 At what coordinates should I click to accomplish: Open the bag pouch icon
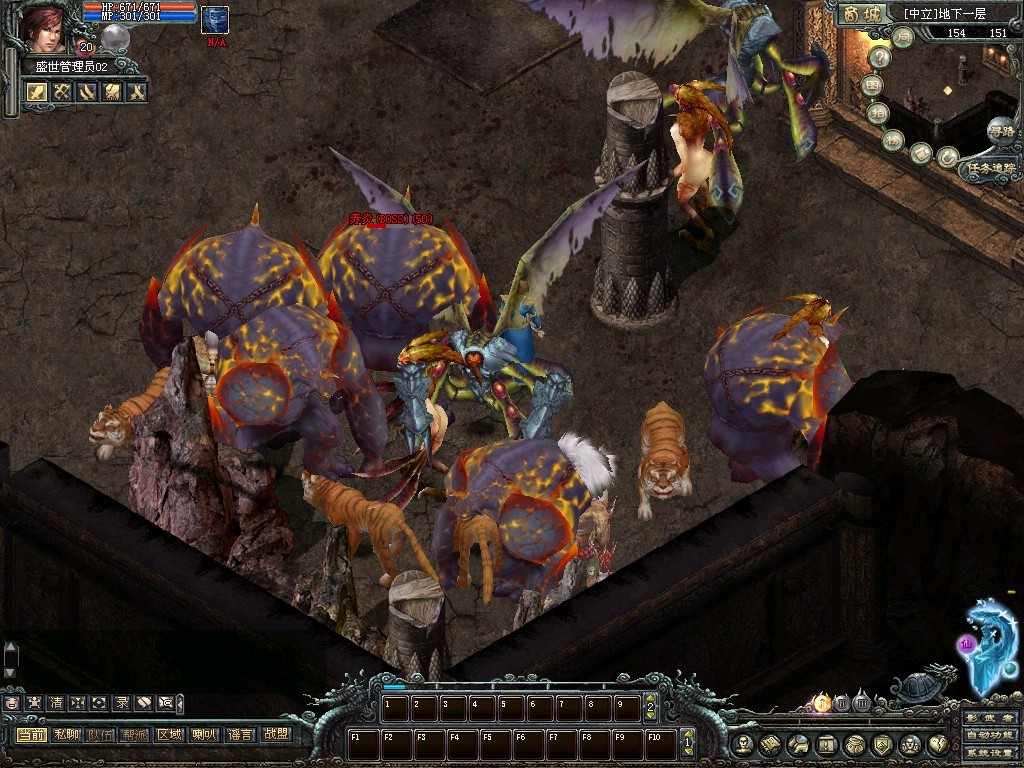854,744
